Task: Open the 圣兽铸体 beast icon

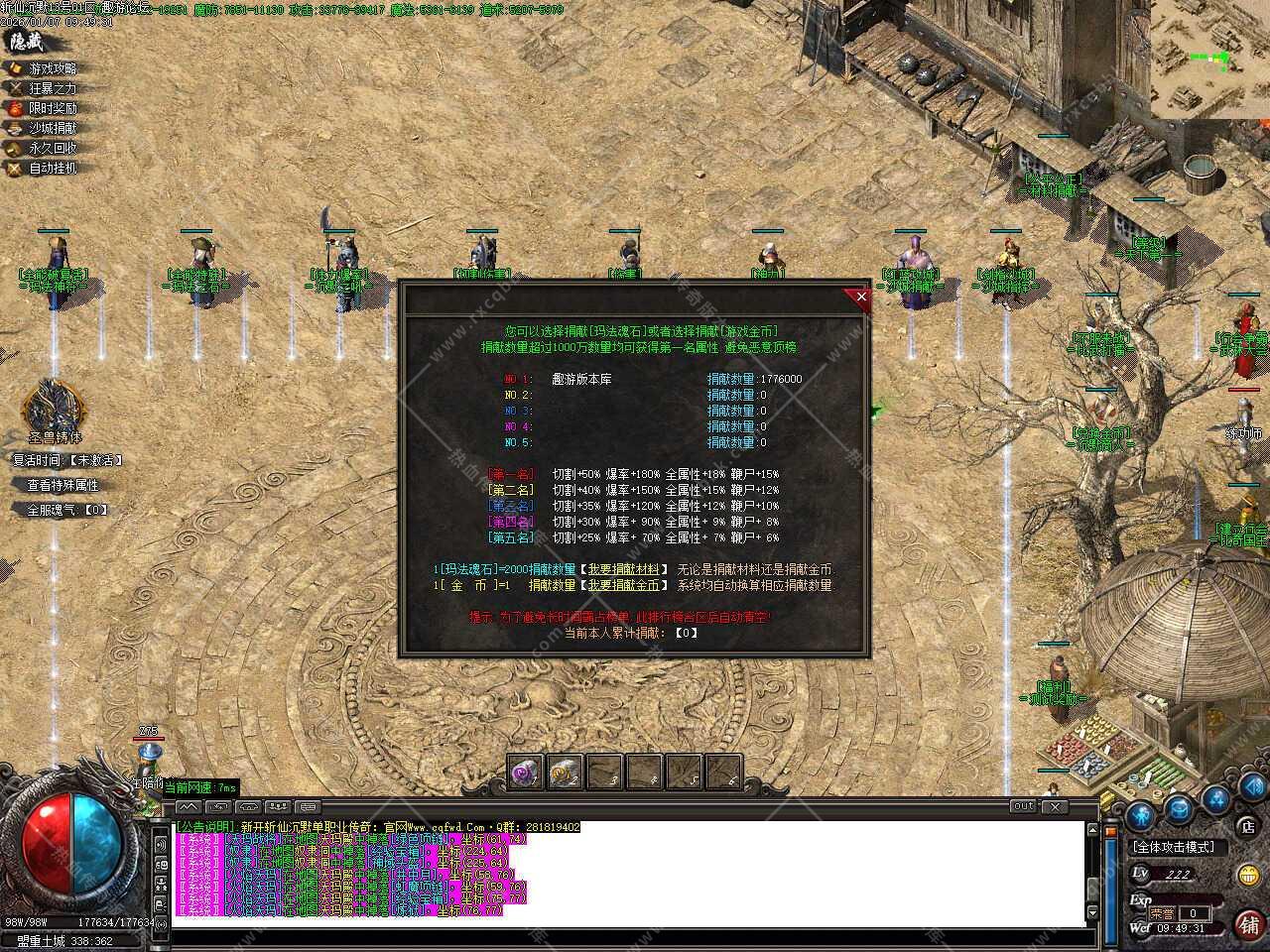Action: click(53, 407)
